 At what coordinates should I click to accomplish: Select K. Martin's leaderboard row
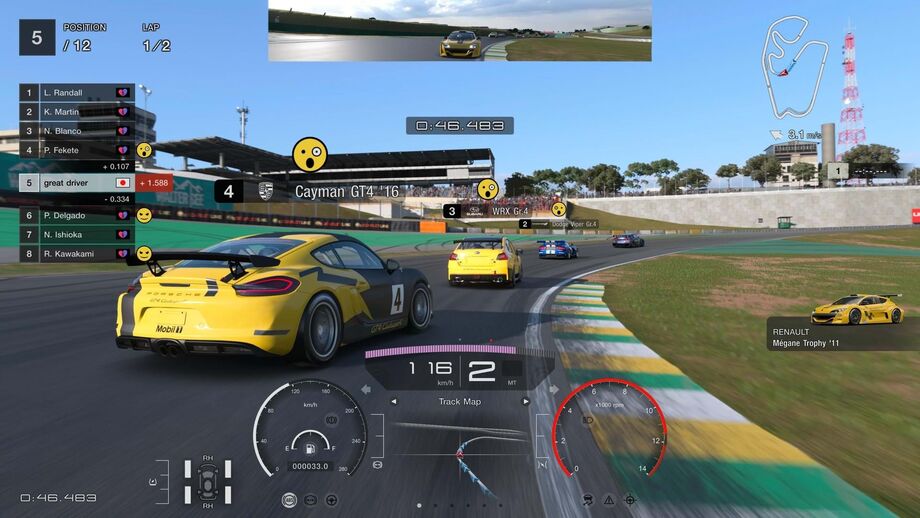coord(76,111)
